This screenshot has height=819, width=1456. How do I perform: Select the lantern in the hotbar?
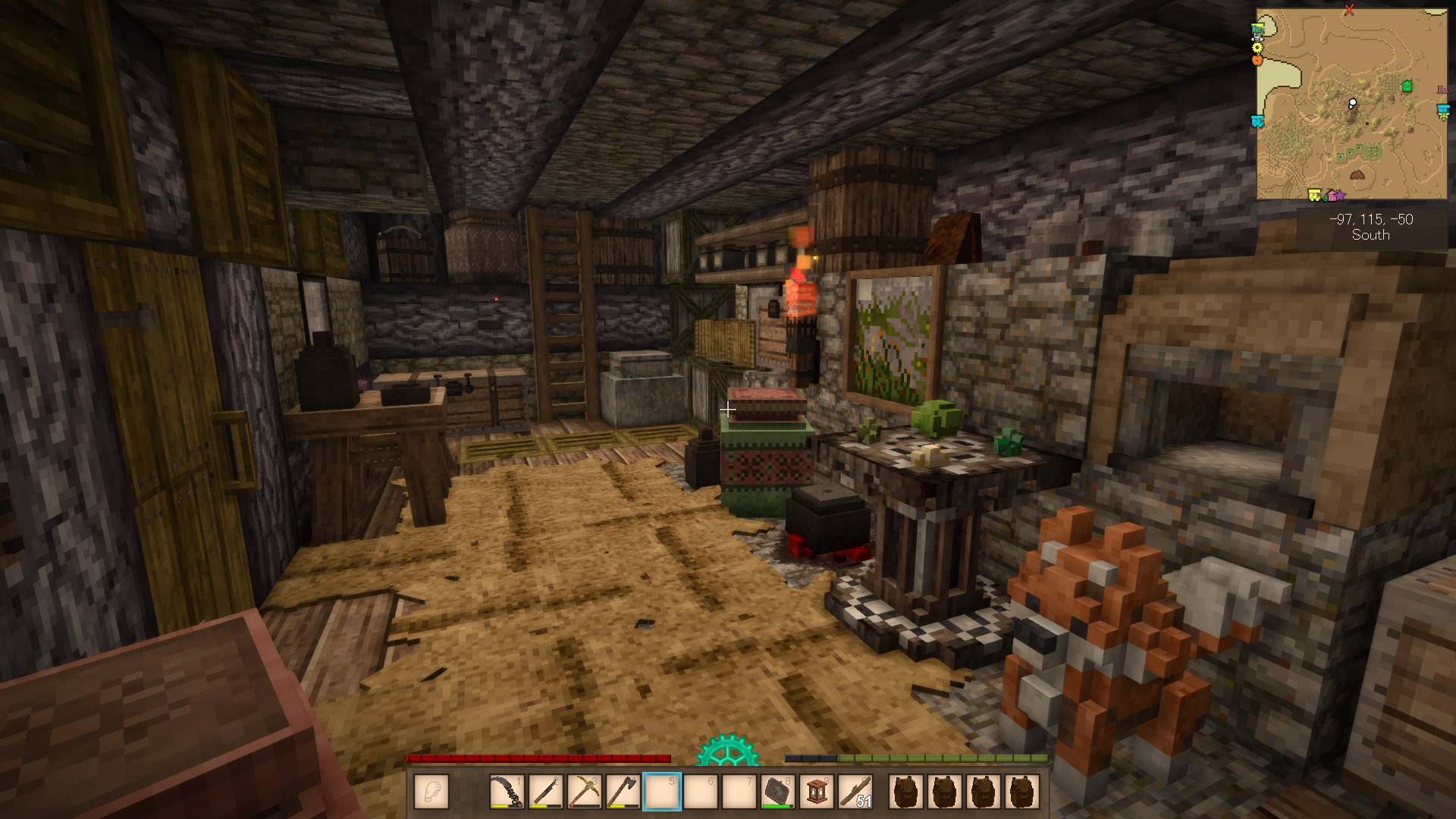pos(817,792)
